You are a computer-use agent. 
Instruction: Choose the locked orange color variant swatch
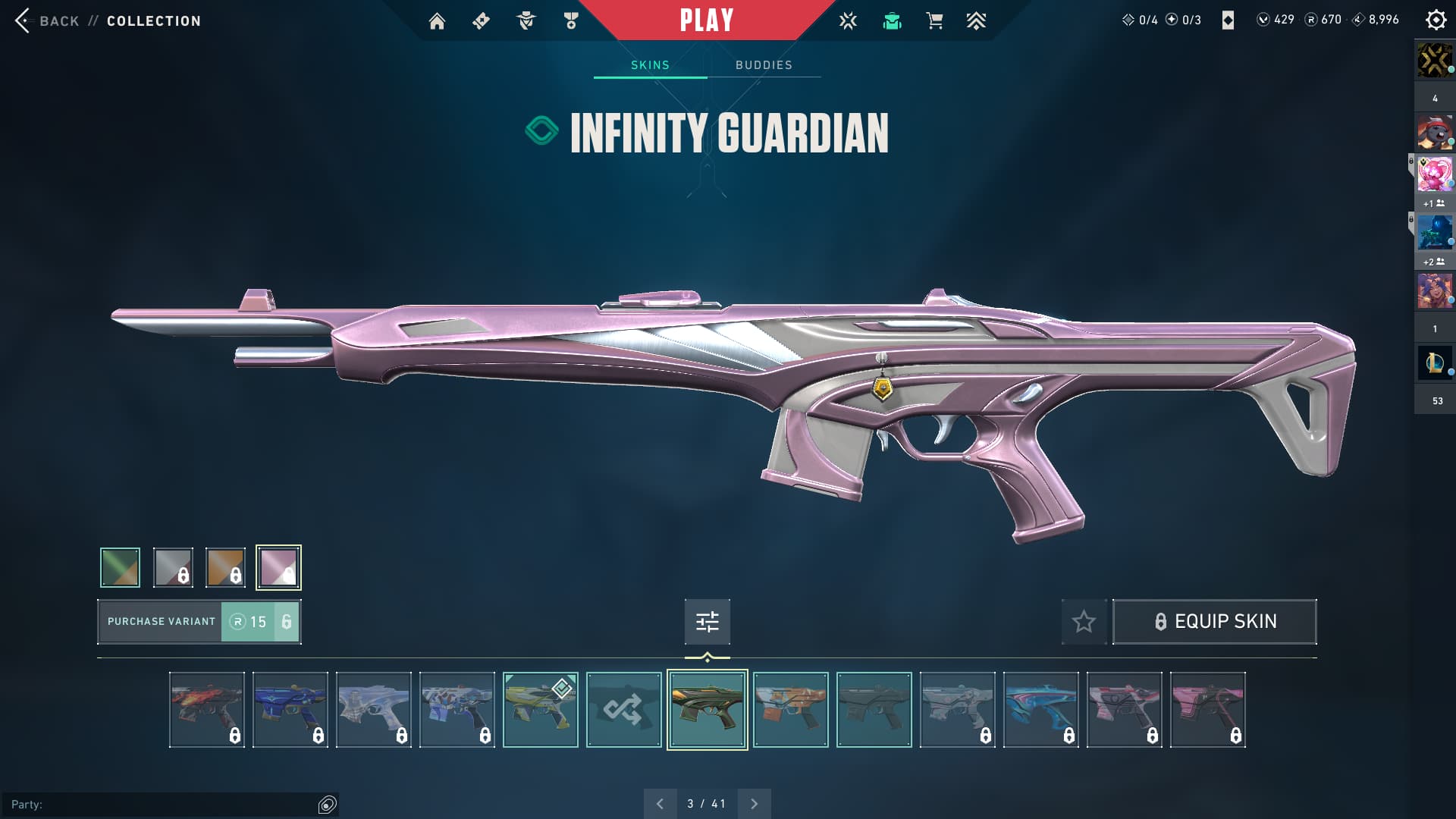pos(225,567)
